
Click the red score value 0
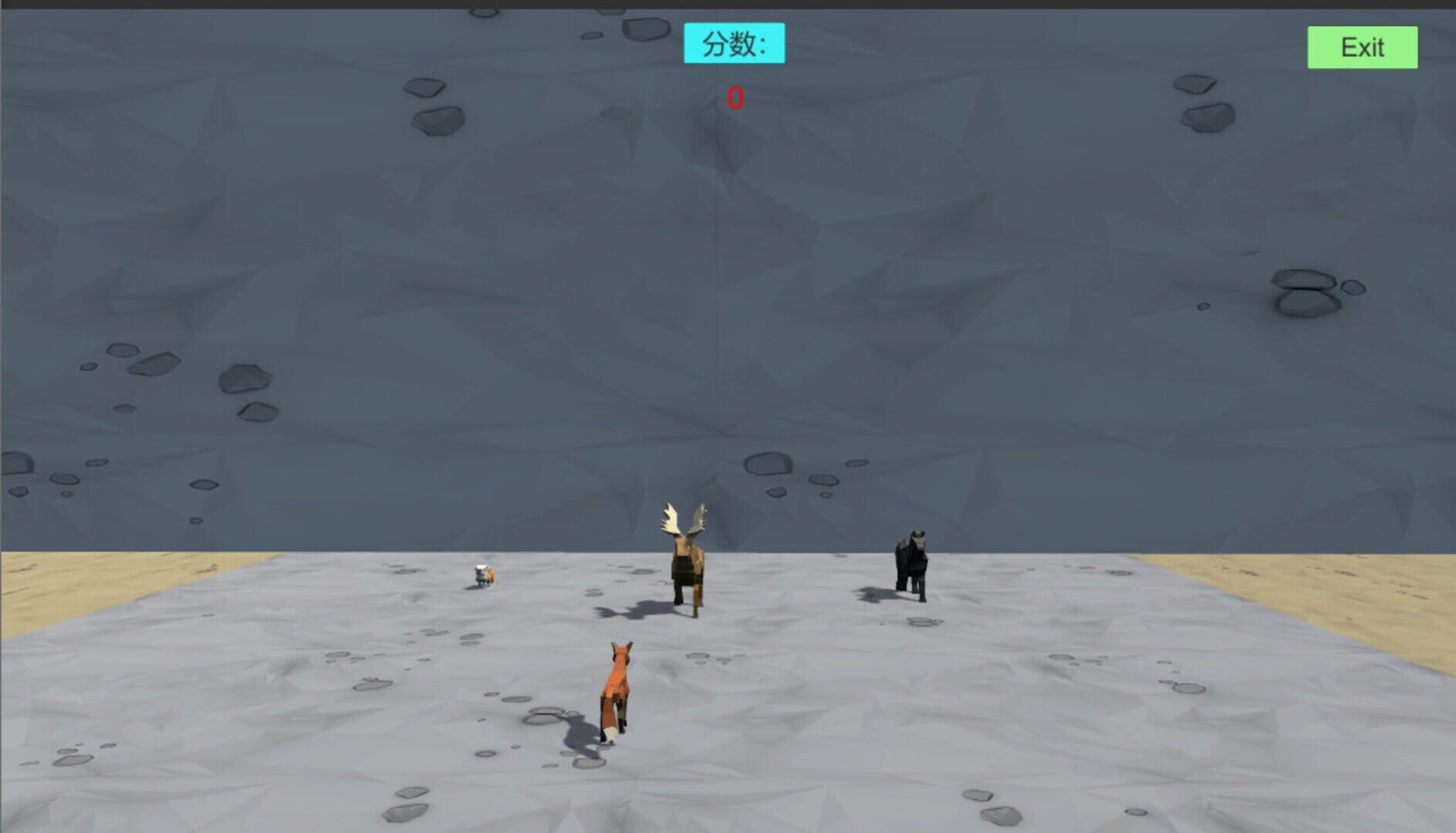(x=734, y=97)
